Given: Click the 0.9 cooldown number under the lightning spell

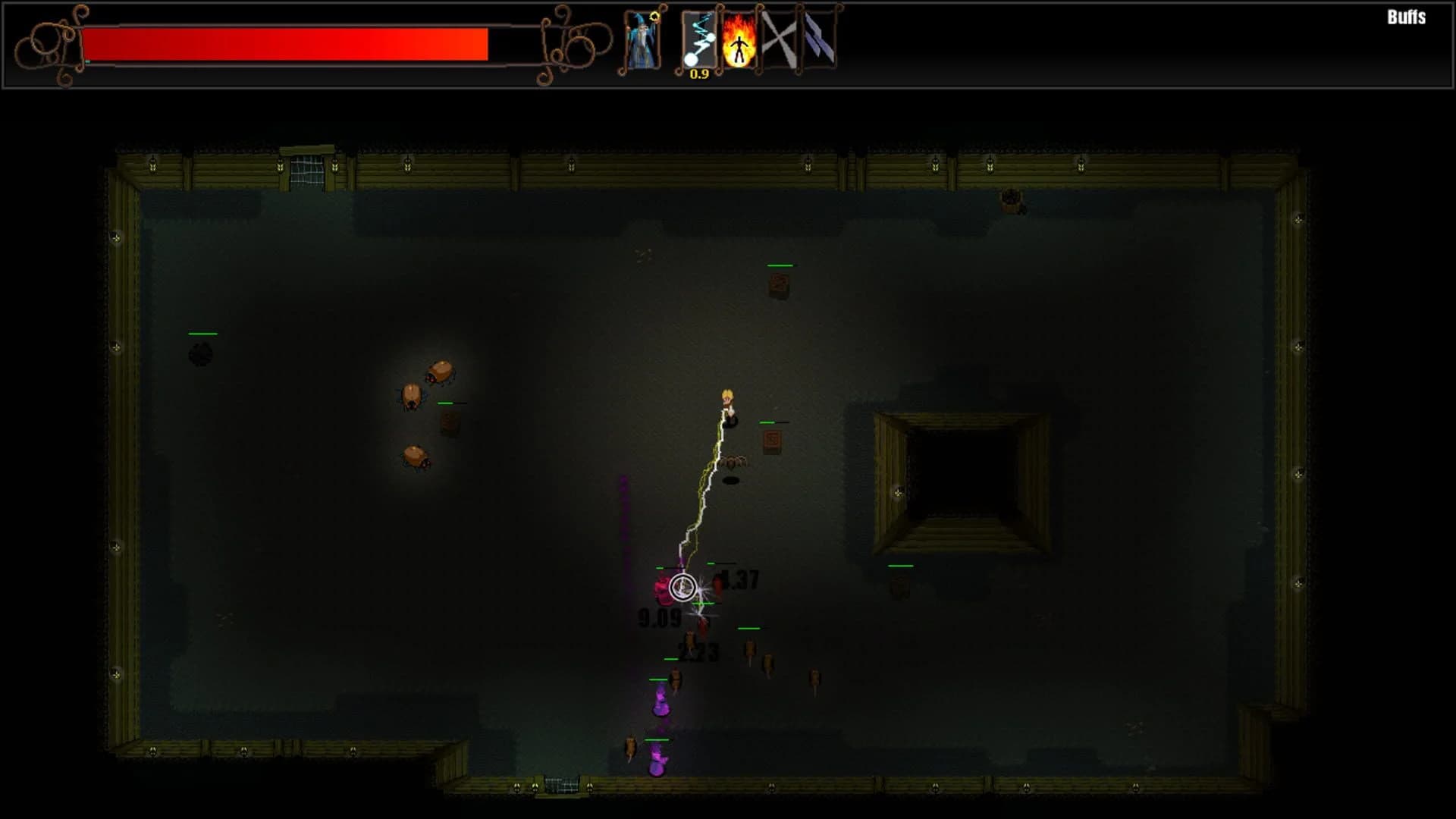Looking at the screenshot, I should click(699, 74).
